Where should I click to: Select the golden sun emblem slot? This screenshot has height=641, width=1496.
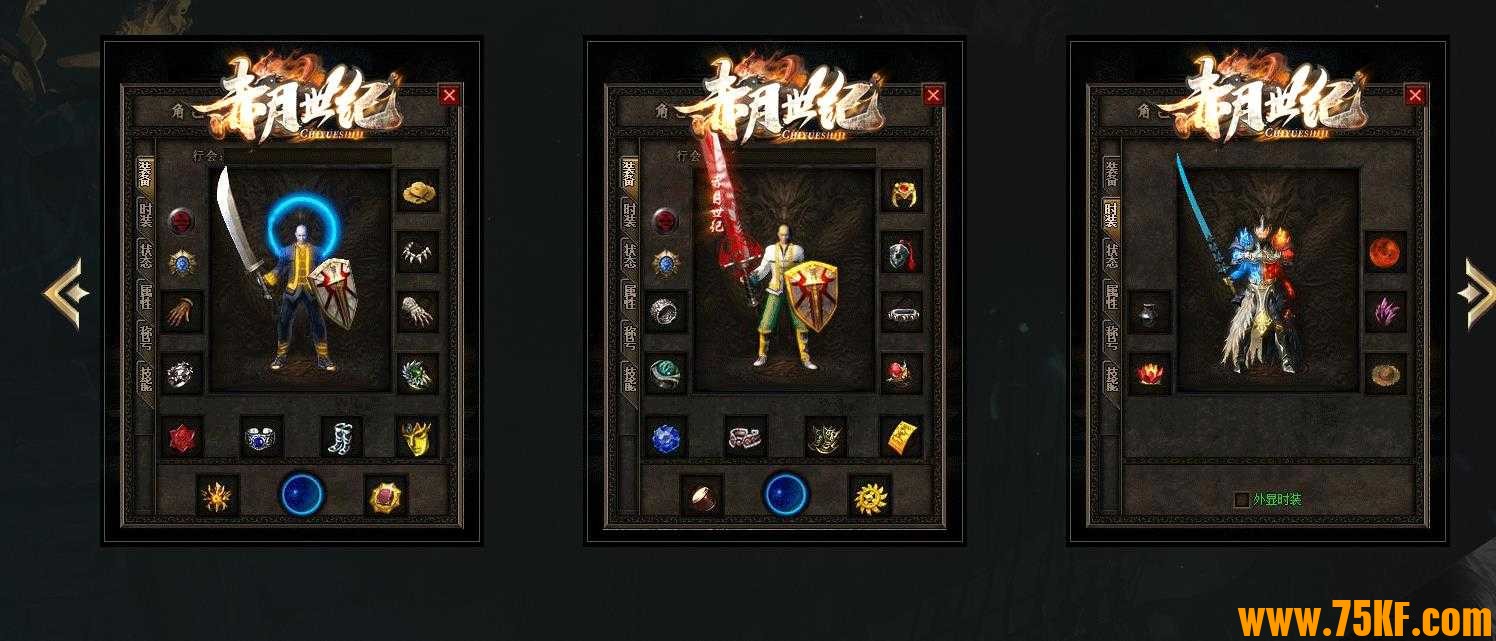[x=869, y=495]
